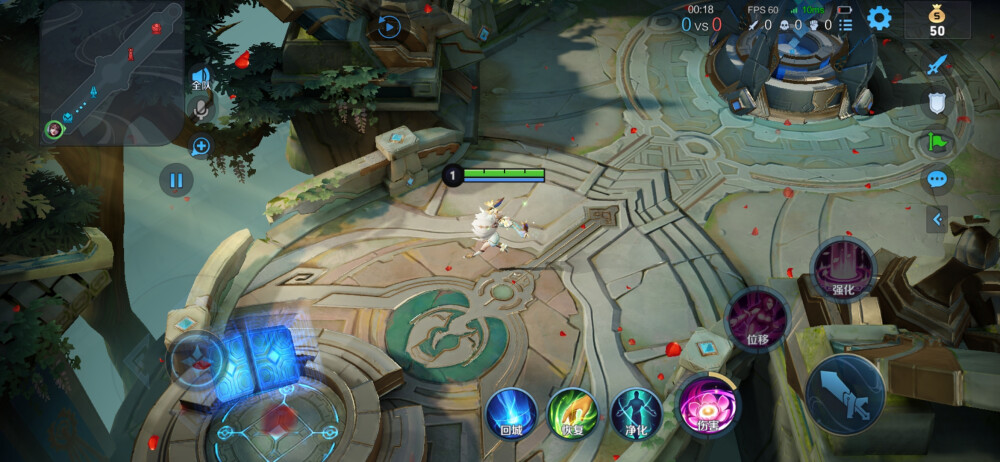Collapse the side panel with the arrow
Image resolution: width=1000 pixels, height=462 pixels.
[x=937, y=218]
